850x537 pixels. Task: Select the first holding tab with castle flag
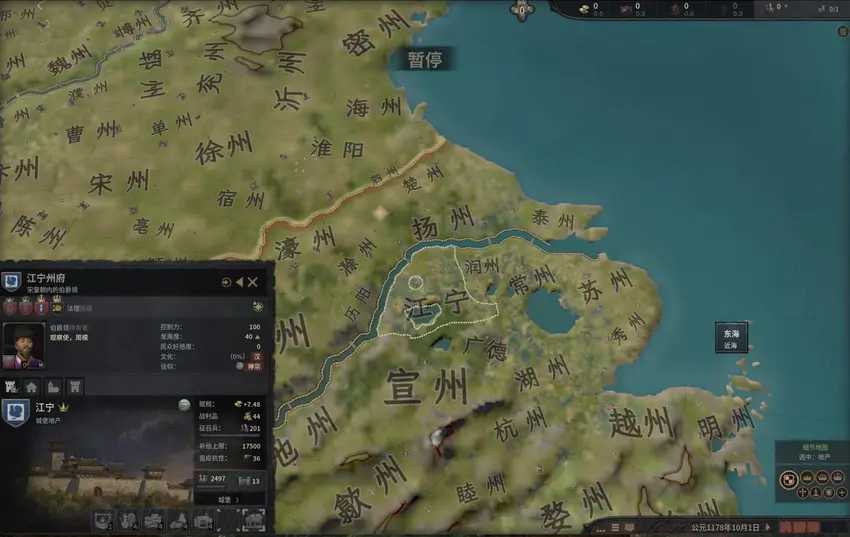point(11,386)
